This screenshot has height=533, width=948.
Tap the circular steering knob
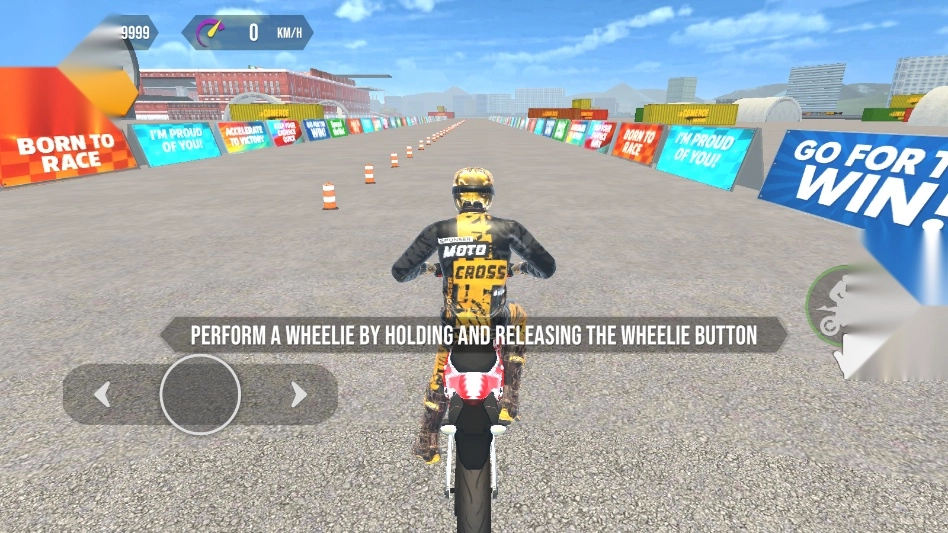(x=200, y=394)
